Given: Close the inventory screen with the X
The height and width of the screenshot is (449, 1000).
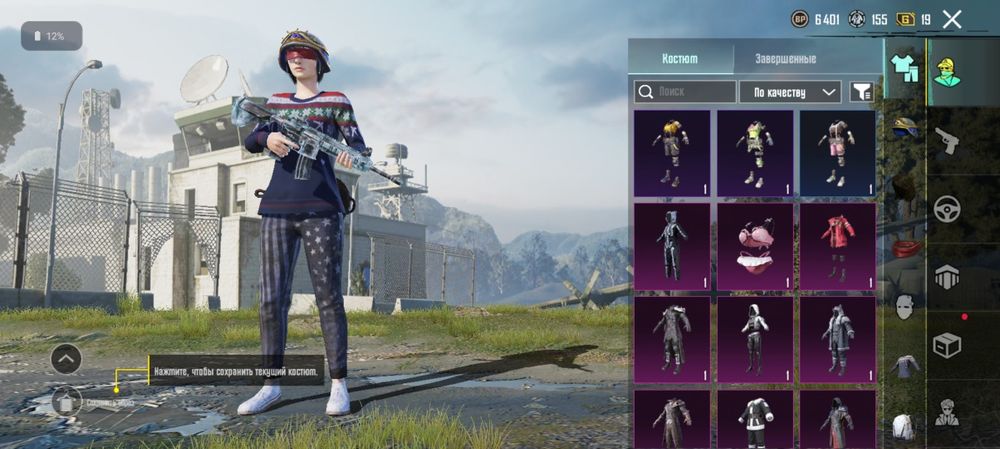Looking at the screenshot, I should [x=952, y=18].
